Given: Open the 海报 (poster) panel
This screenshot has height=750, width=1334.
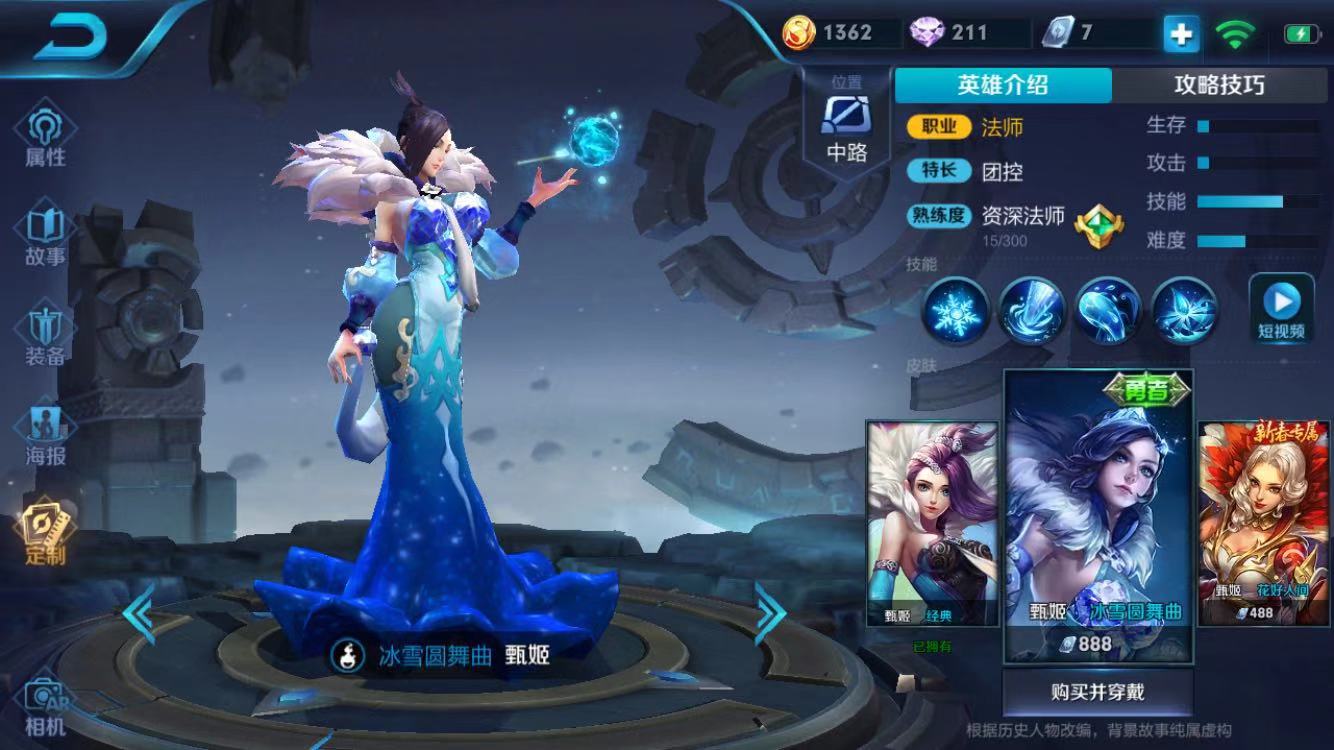Looking at the screenshot, I should coord(44,432).
